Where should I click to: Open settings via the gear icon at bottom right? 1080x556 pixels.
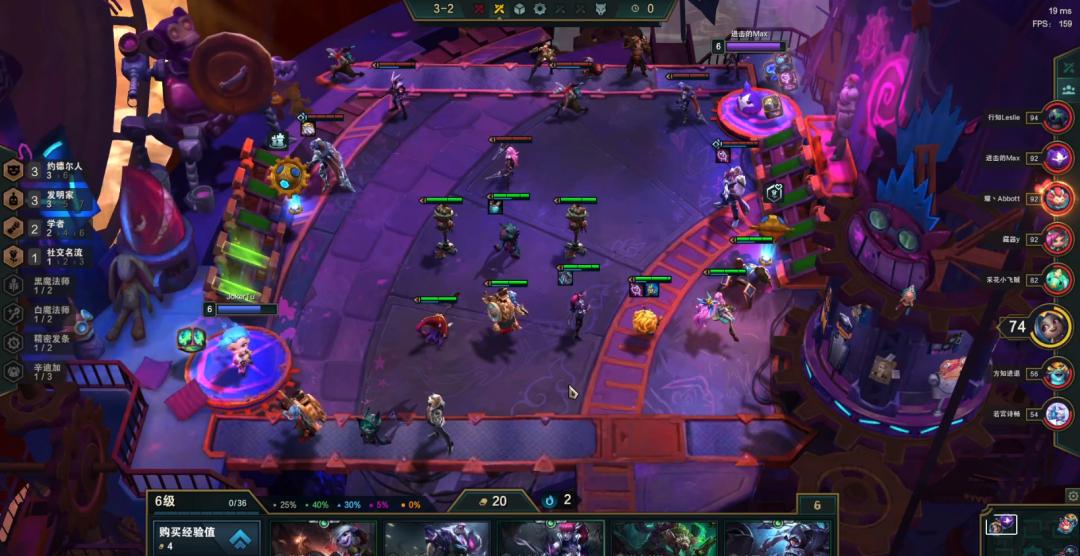pyautogui.click(x=1072, y=495)
